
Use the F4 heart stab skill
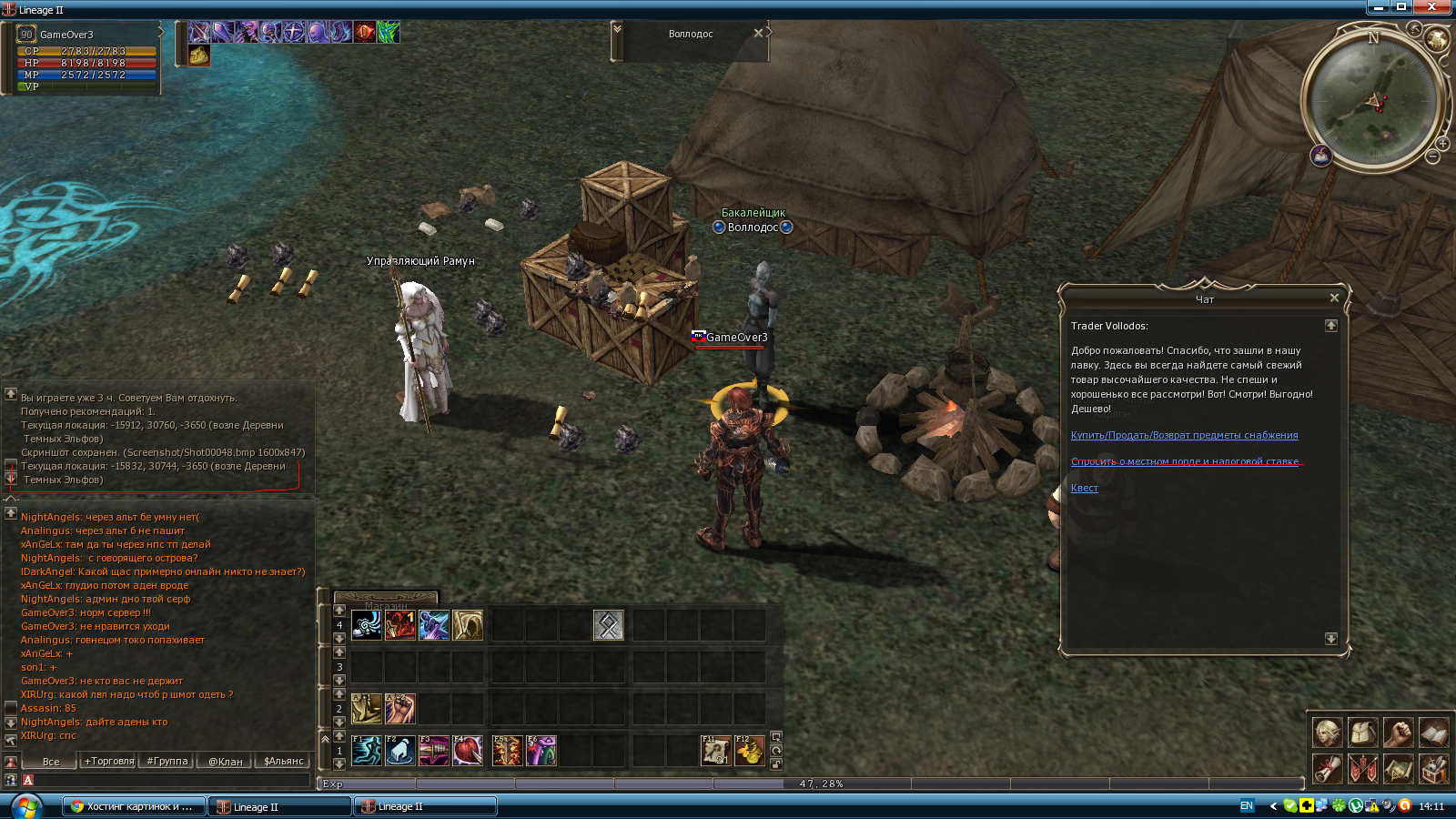point(468,751)
